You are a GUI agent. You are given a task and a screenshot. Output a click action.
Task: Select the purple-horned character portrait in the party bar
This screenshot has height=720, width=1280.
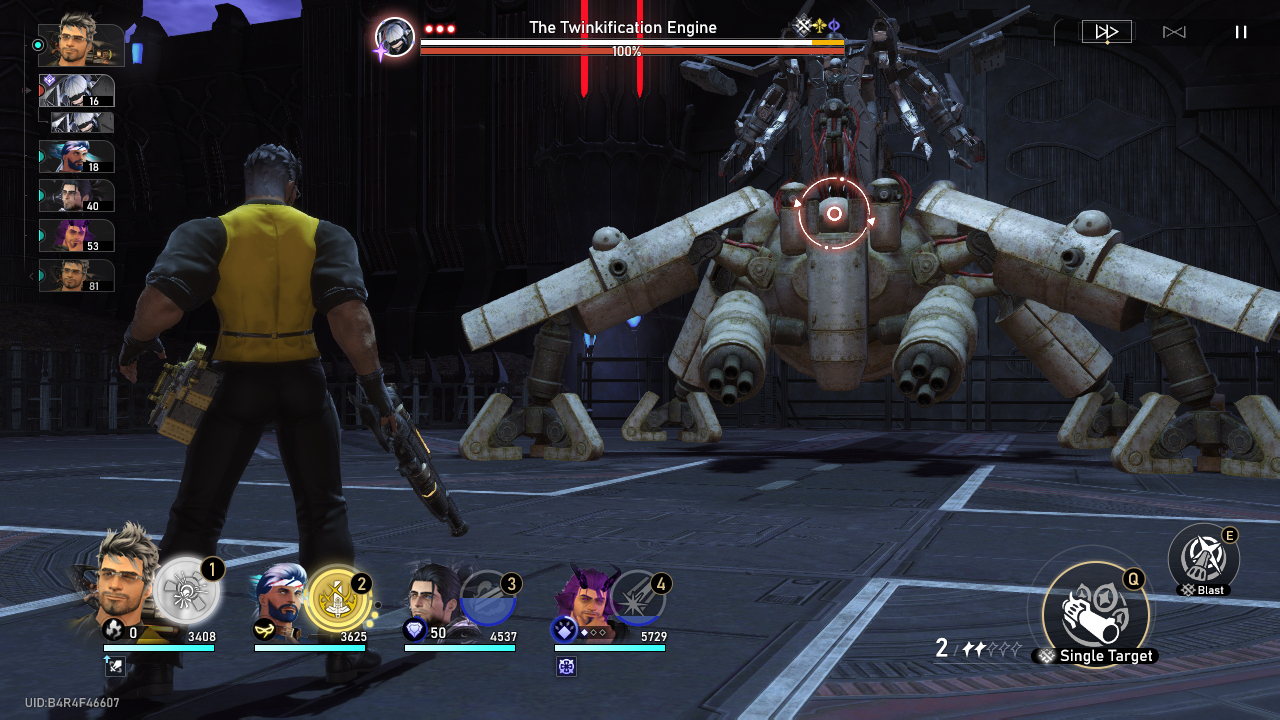[x=582, y=598]
